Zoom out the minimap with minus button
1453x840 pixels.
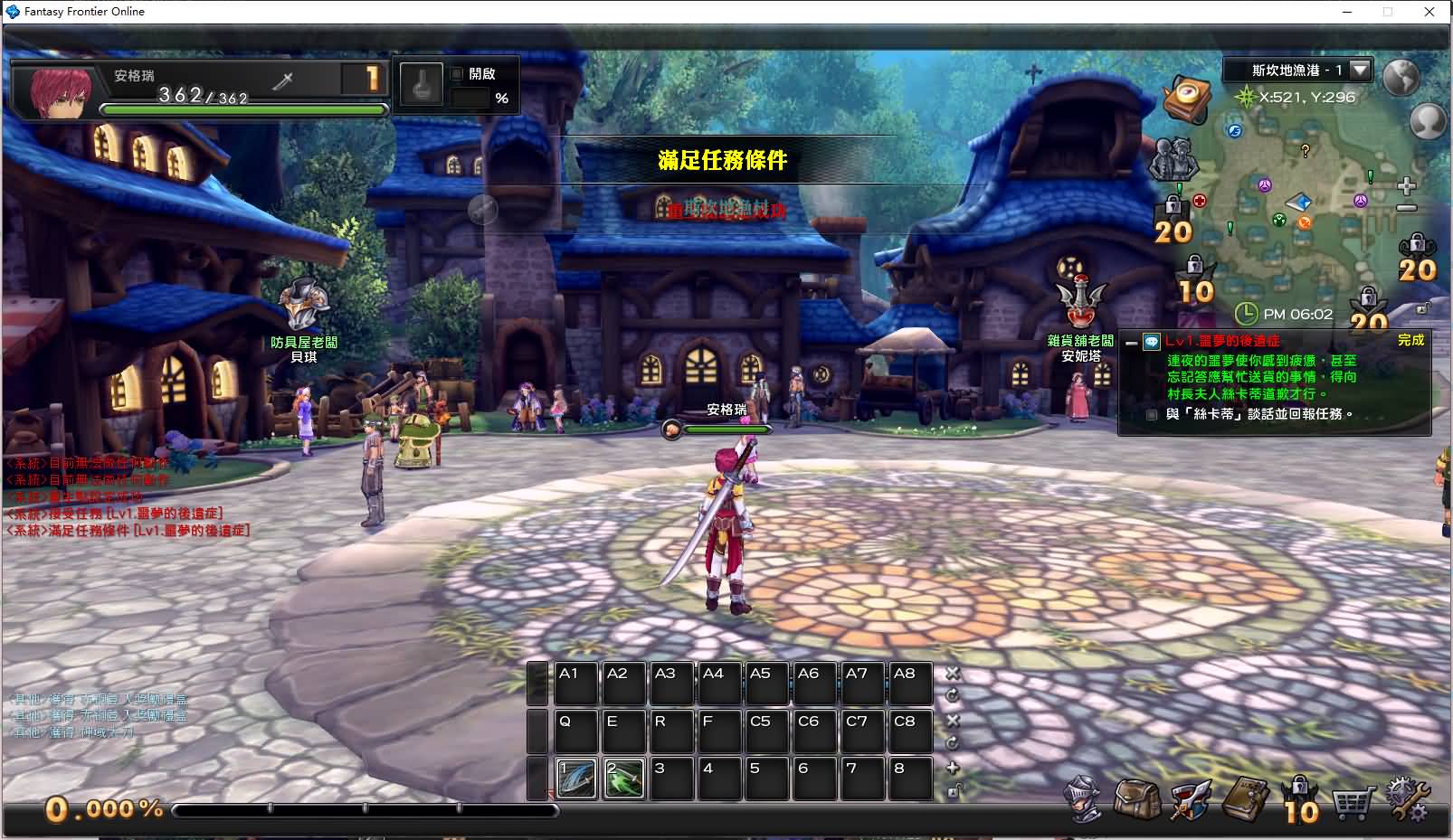point(1406,208)
